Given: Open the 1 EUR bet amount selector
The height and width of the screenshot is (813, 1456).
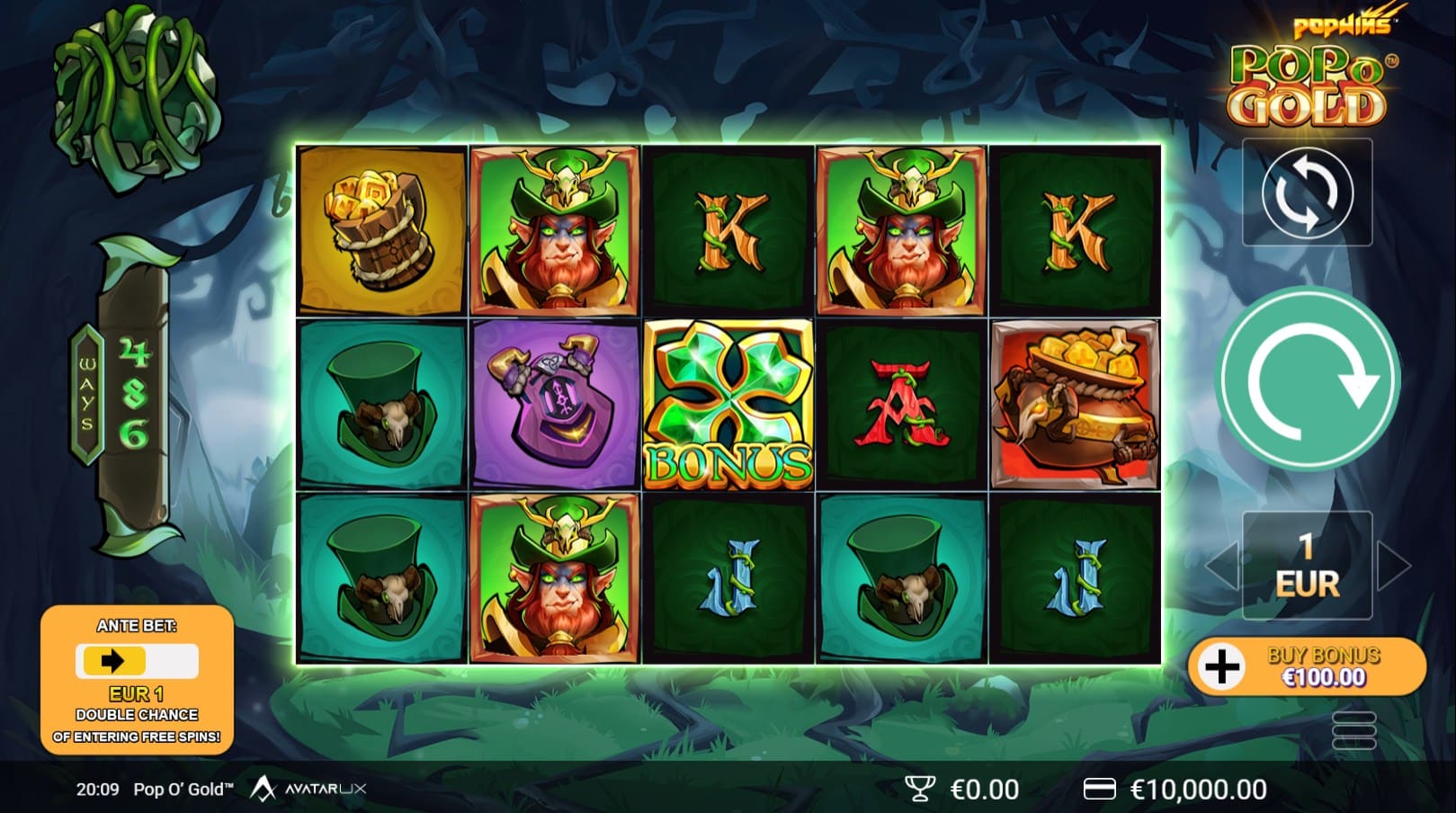Looking at the screenshot, I should [1307, 566].
